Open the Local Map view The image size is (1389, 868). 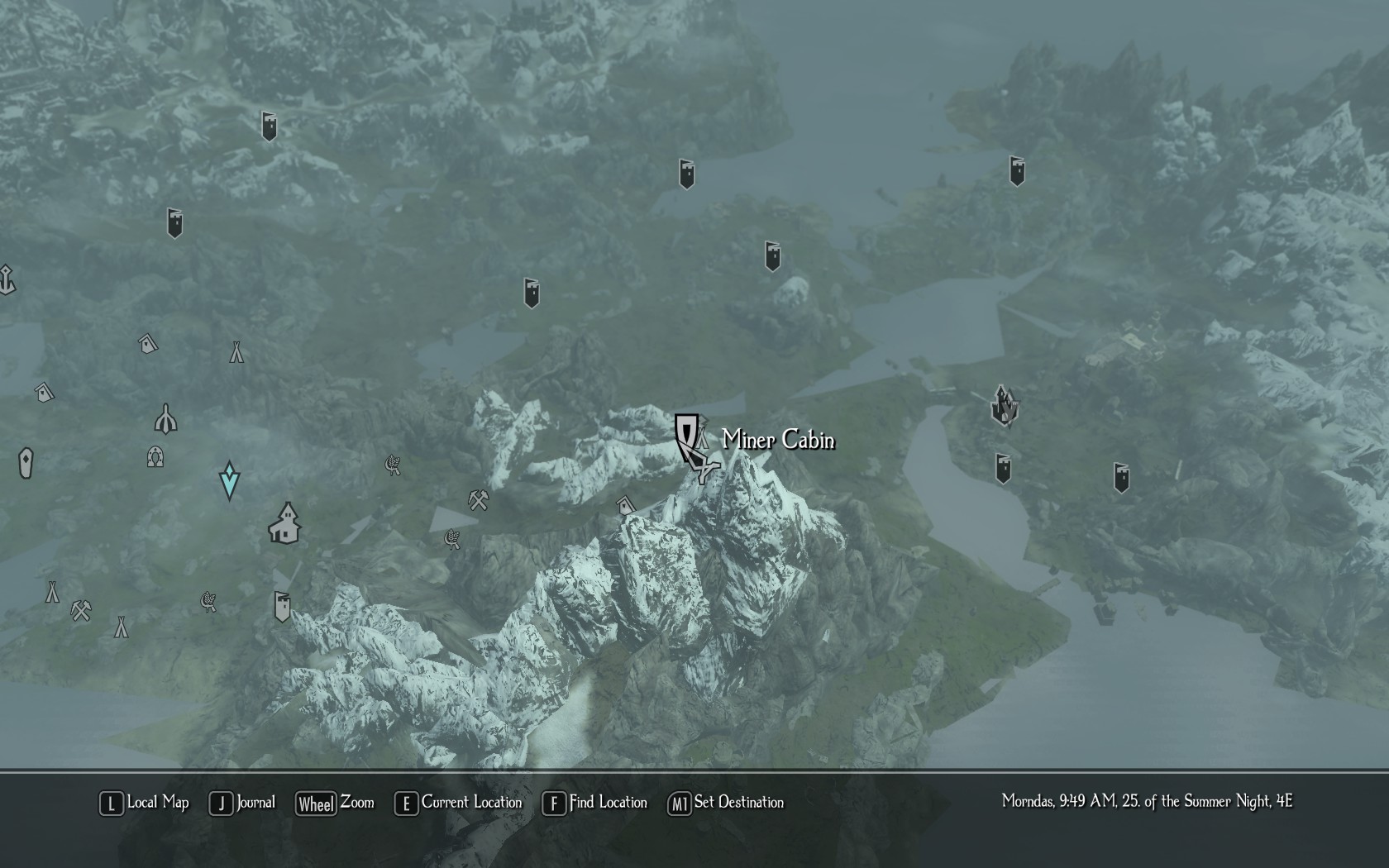tap(145, 803)
